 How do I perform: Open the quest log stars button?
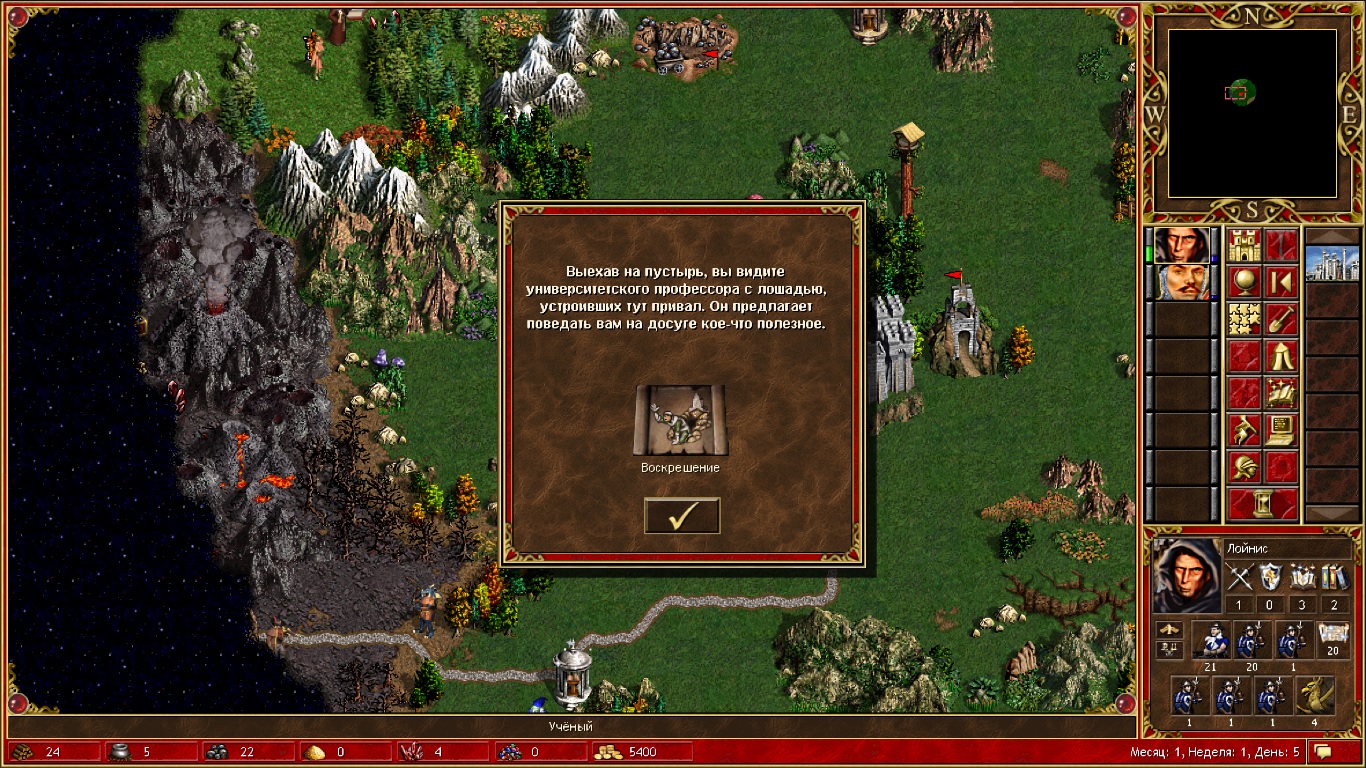point(1244,319)
